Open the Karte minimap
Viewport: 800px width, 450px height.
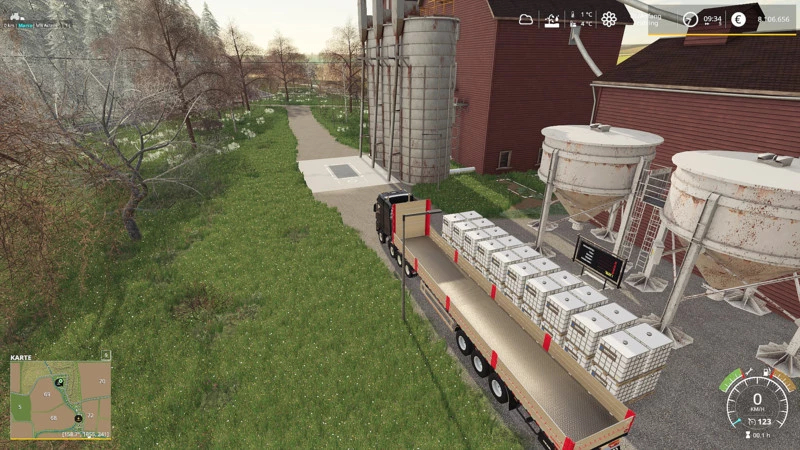60,398
